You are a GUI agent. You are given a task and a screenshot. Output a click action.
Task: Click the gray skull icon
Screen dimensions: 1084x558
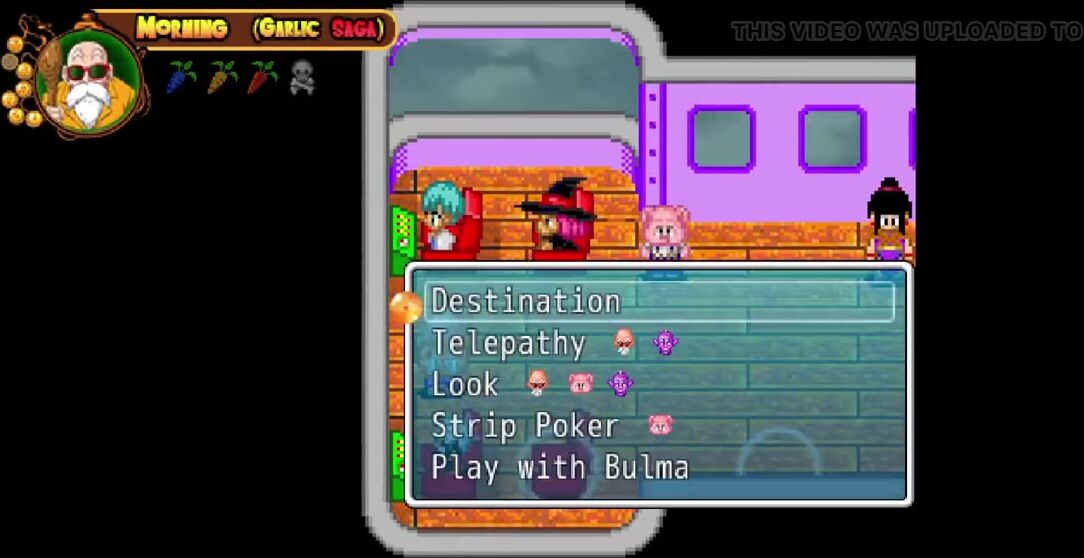tap(302, 77)
